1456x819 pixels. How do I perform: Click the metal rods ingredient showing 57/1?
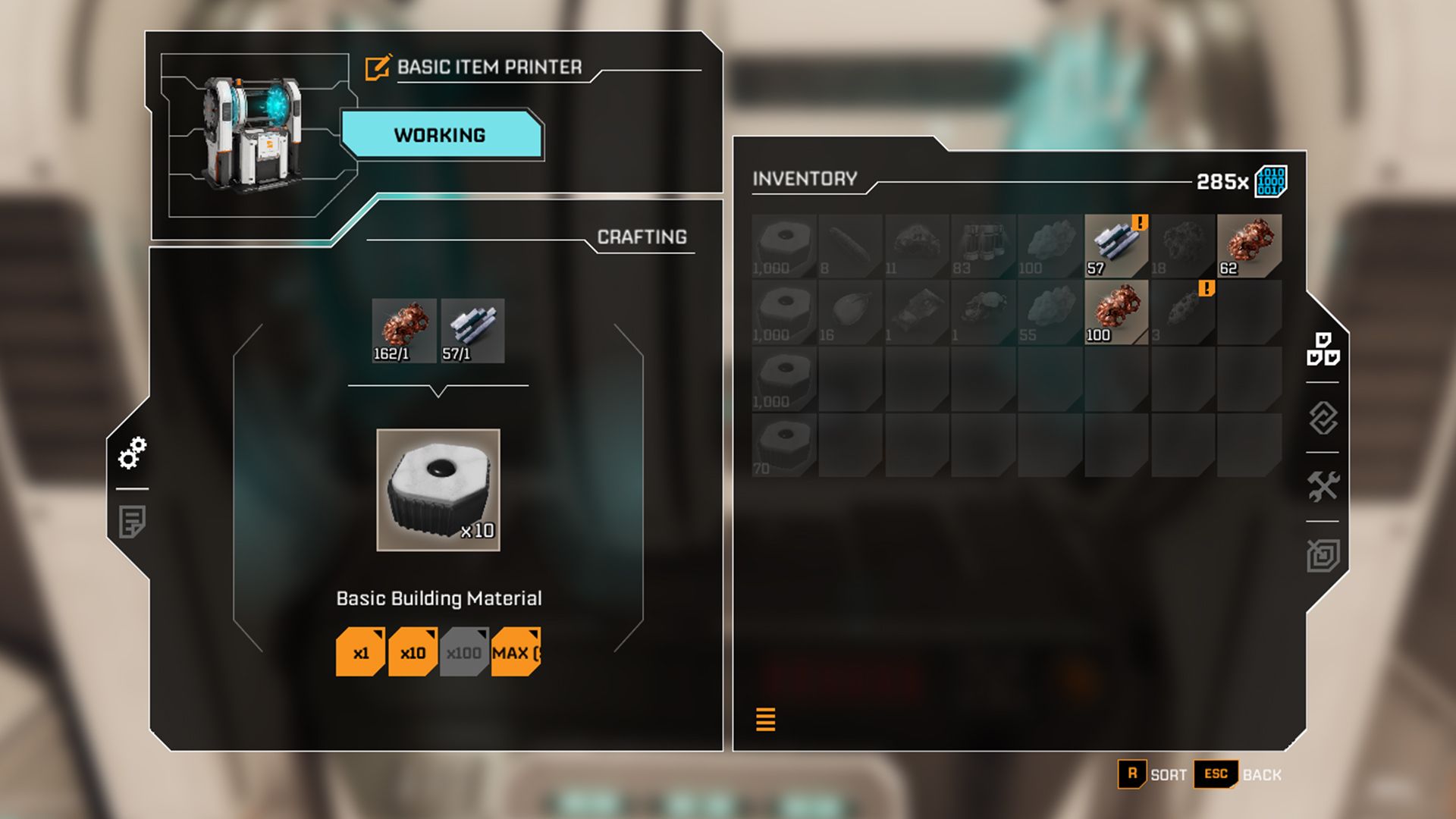pyautogui.click(x=472, y=329)
